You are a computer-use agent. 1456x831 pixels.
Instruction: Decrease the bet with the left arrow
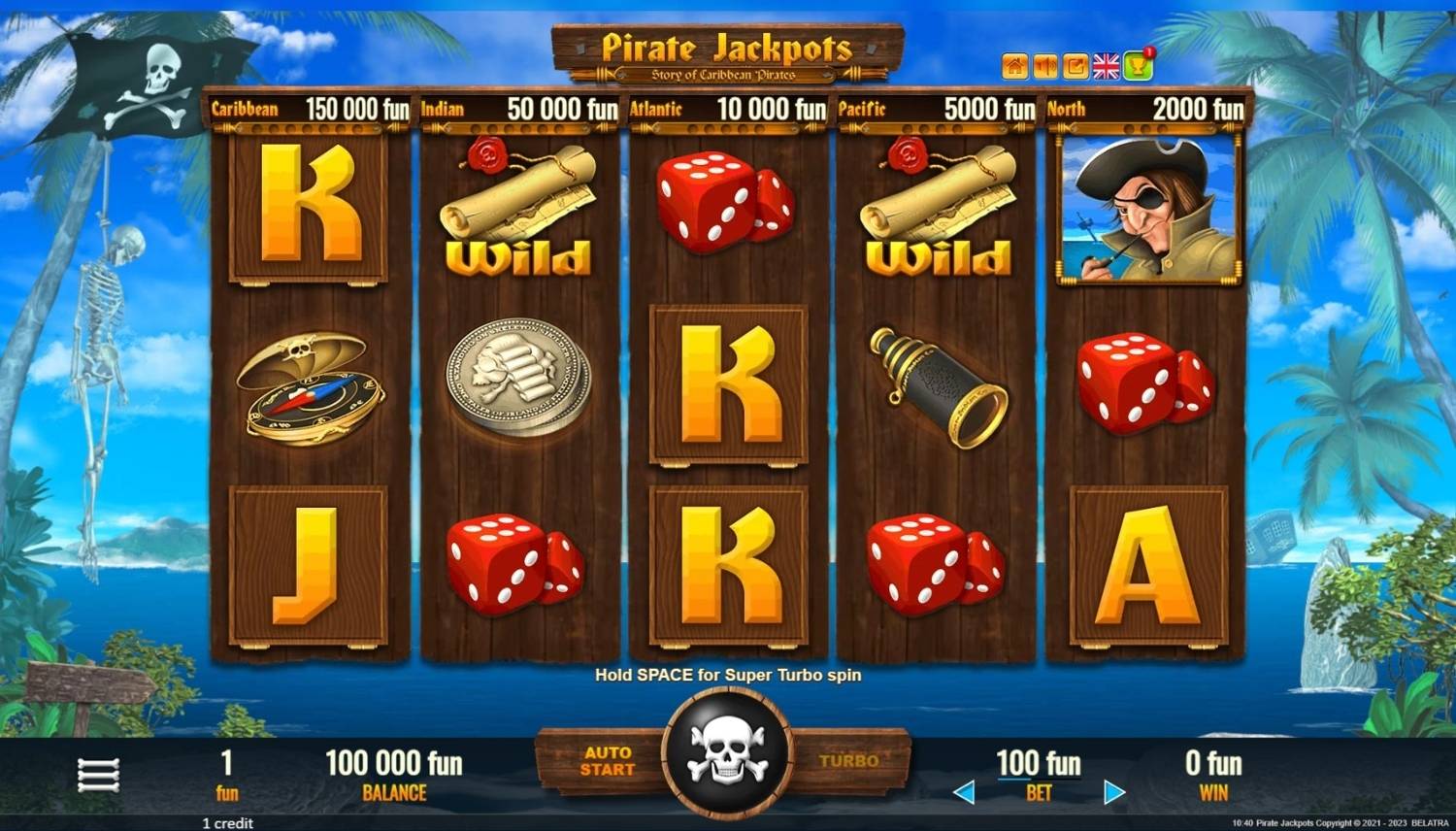tap(965, 791)
